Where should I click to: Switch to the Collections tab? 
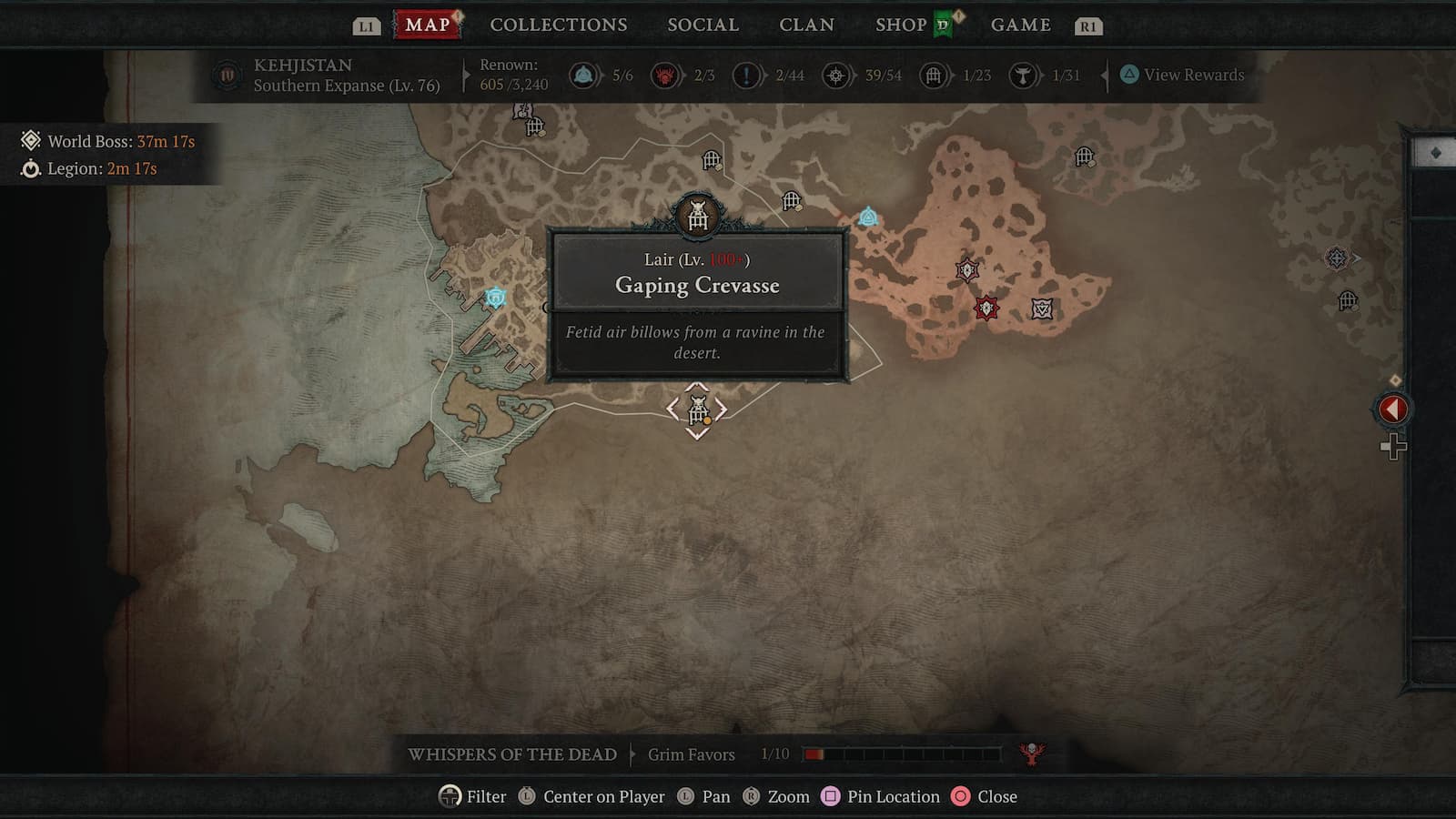point(558,25)
